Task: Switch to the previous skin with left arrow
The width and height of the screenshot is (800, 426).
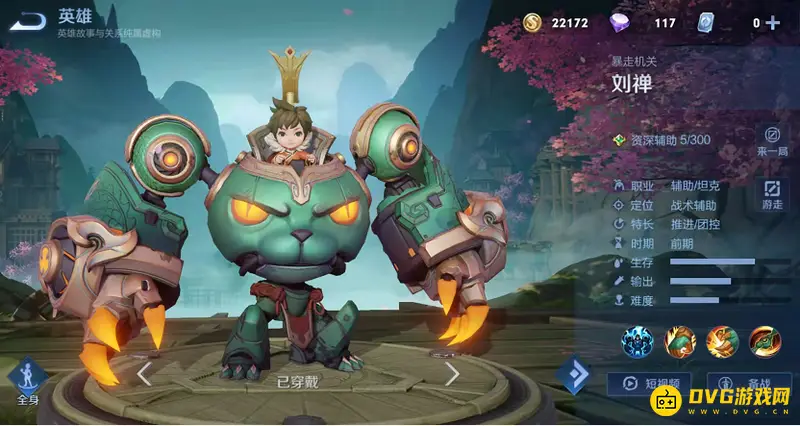Action: click(145, 374)
